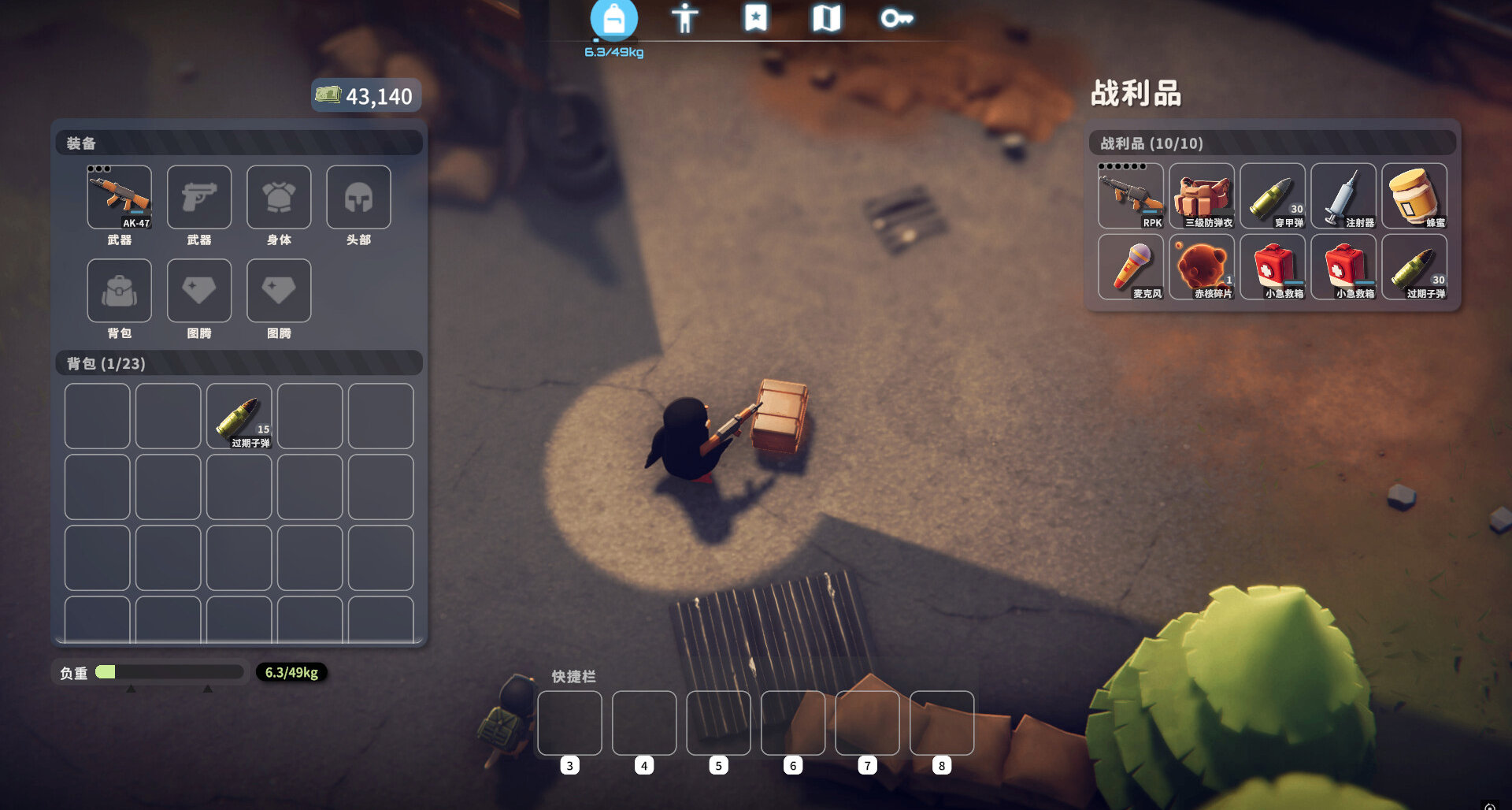Select the expired ammo stack in backpack
Image resolution: width=1512 pixels, height=810 pixels.
(239, 417)
